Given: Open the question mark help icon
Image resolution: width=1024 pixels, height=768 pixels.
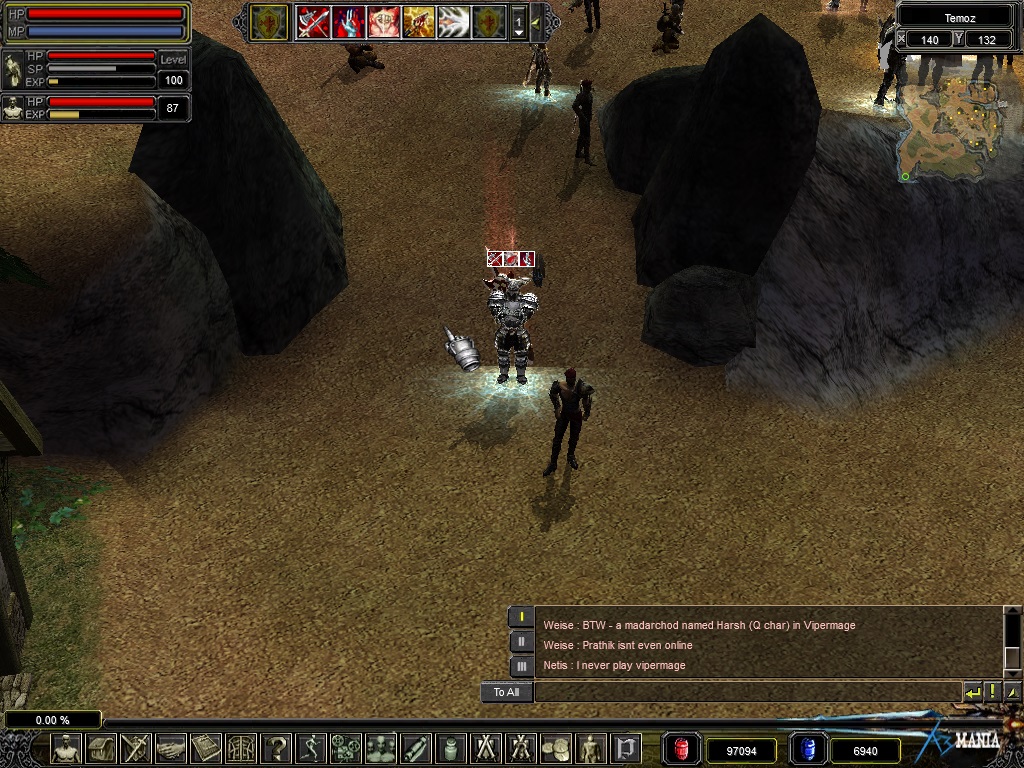Looking at the screenshot, I should (276, 748).
